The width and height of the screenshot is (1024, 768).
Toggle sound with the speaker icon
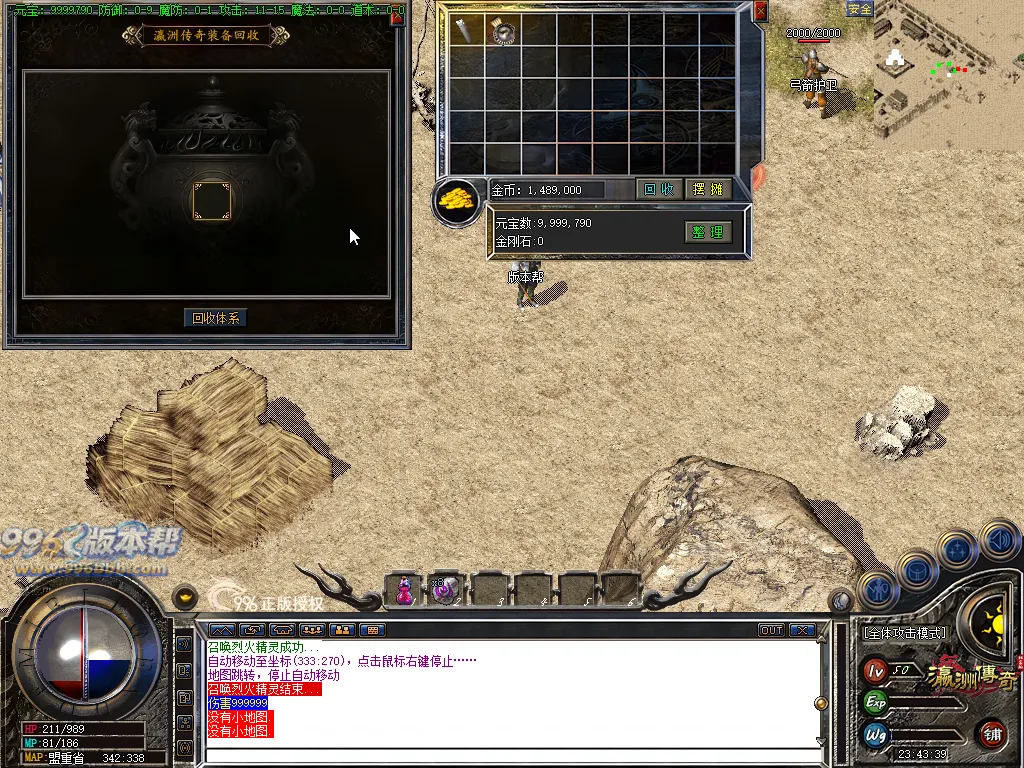[x=999, y=541]
